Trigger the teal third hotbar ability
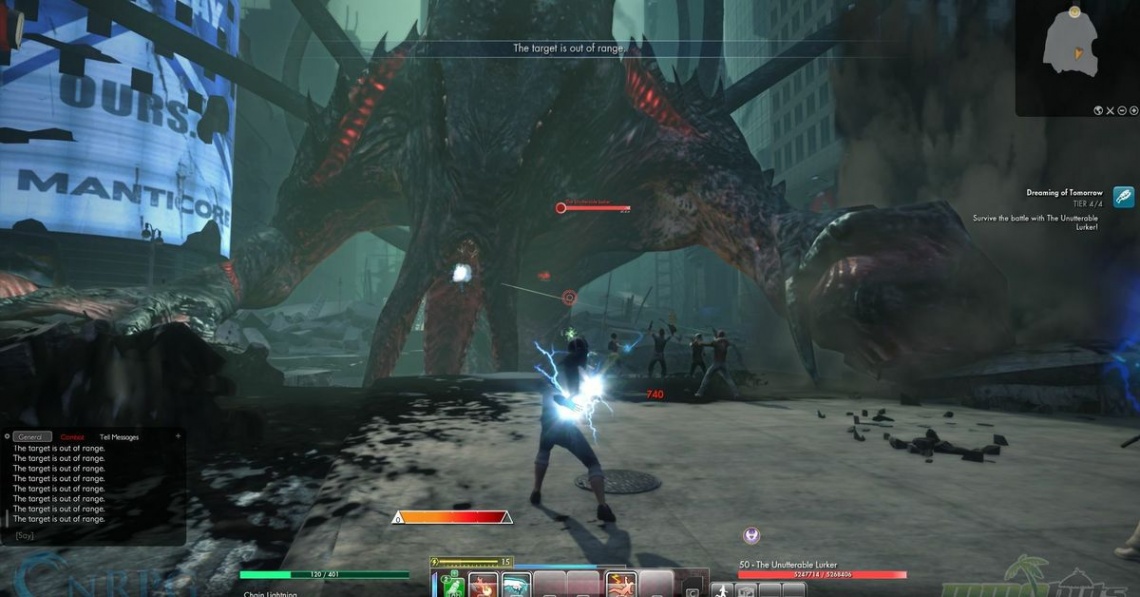1140x597 pixels. [516, 585]
